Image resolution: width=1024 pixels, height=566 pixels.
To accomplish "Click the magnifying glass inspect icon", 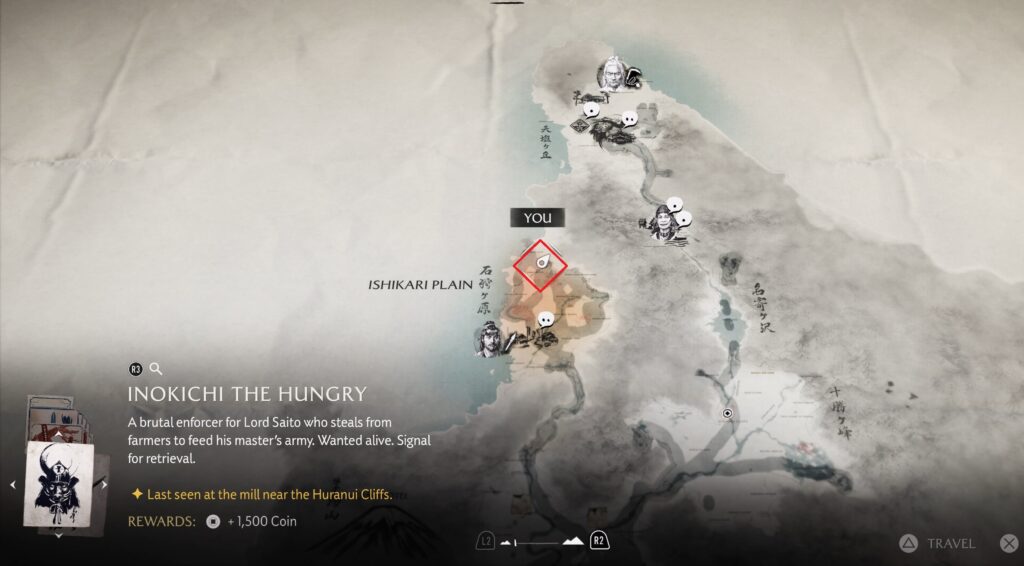I will coord(156,369).
